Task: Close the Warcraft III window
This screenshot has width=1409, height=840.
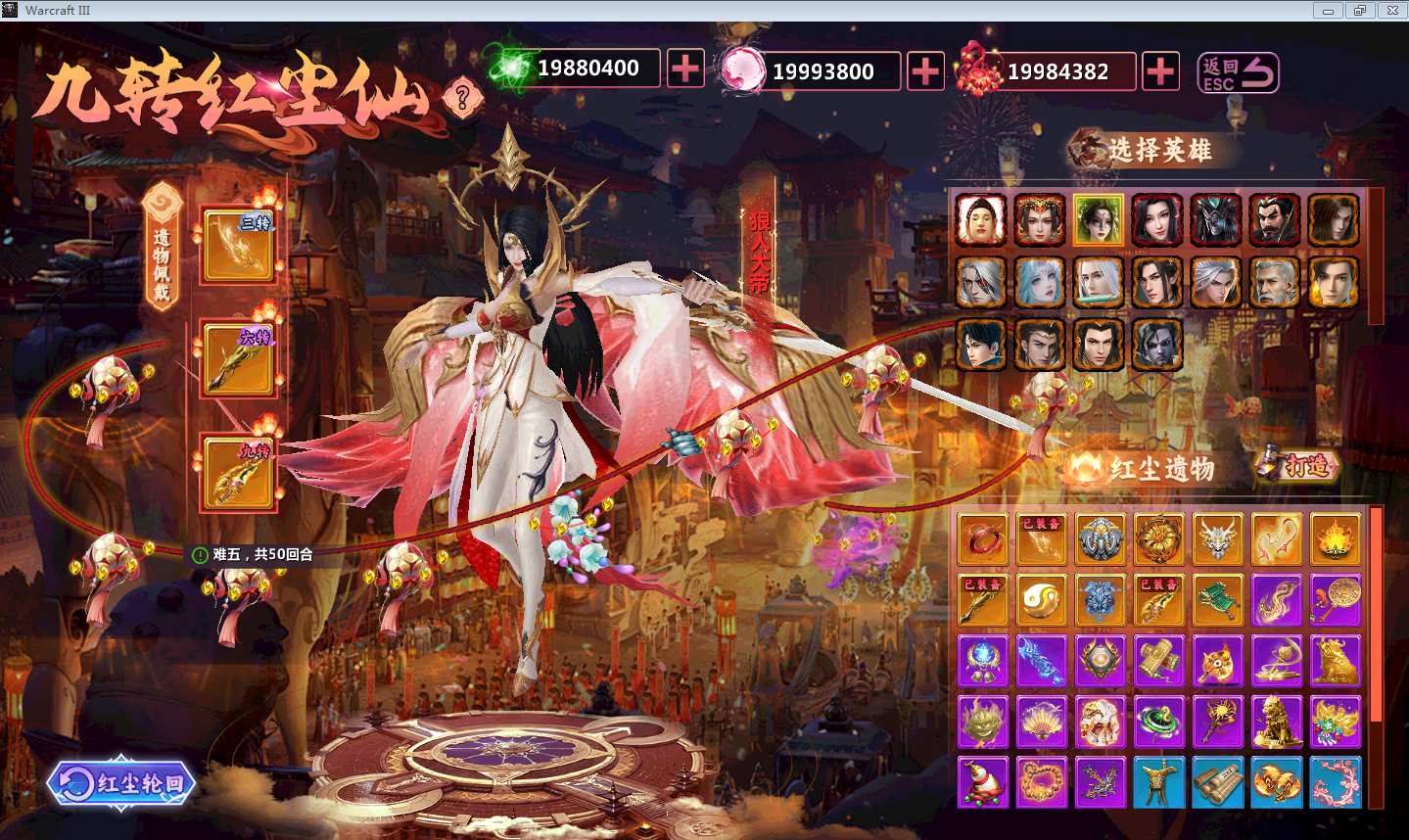Action: pos(1392,11)
